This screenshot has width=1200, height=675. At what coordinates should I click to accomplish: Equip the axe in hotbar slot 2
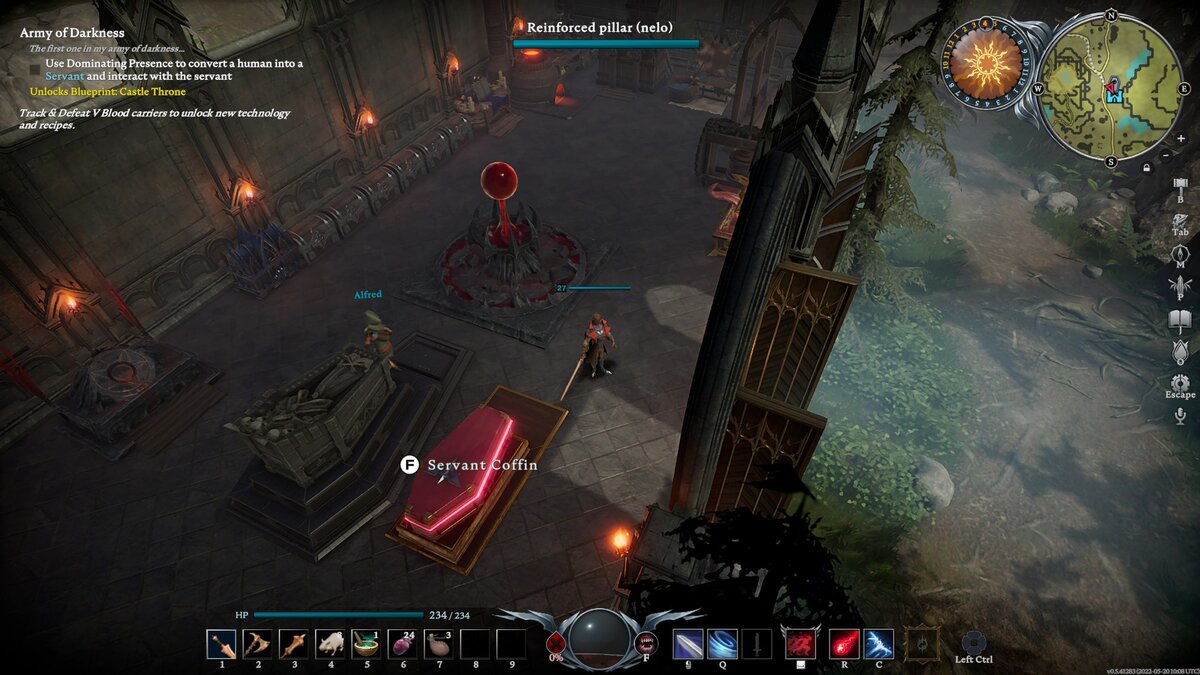(x=258, y=644)
